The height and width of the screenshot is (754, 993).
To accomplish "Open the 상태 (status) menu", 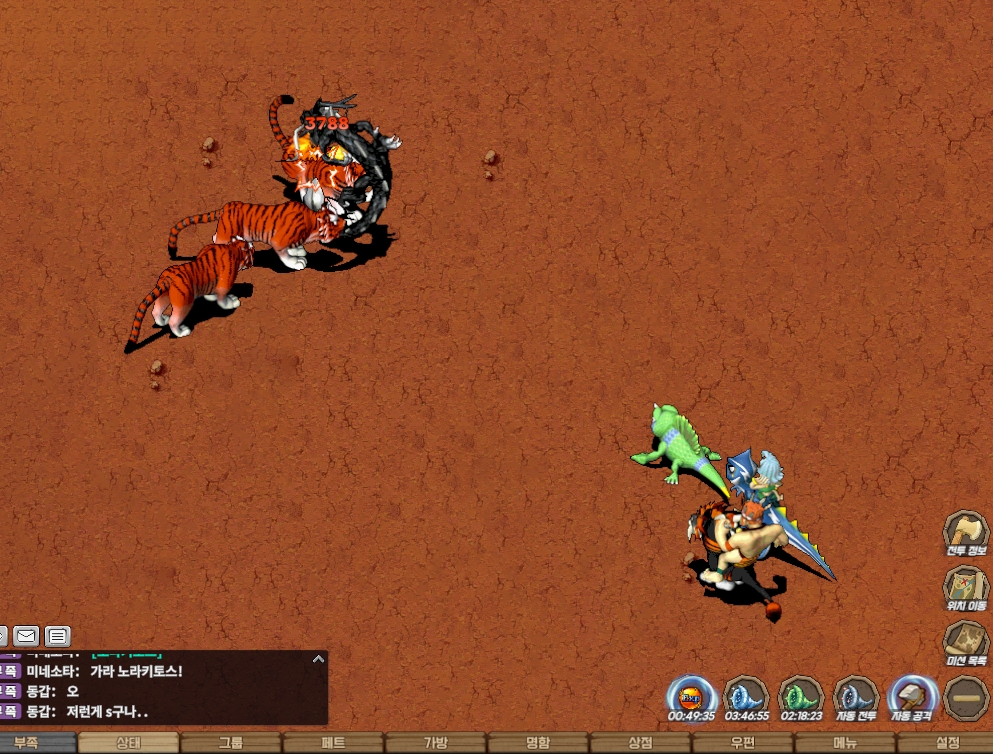I will coord(128,743).
